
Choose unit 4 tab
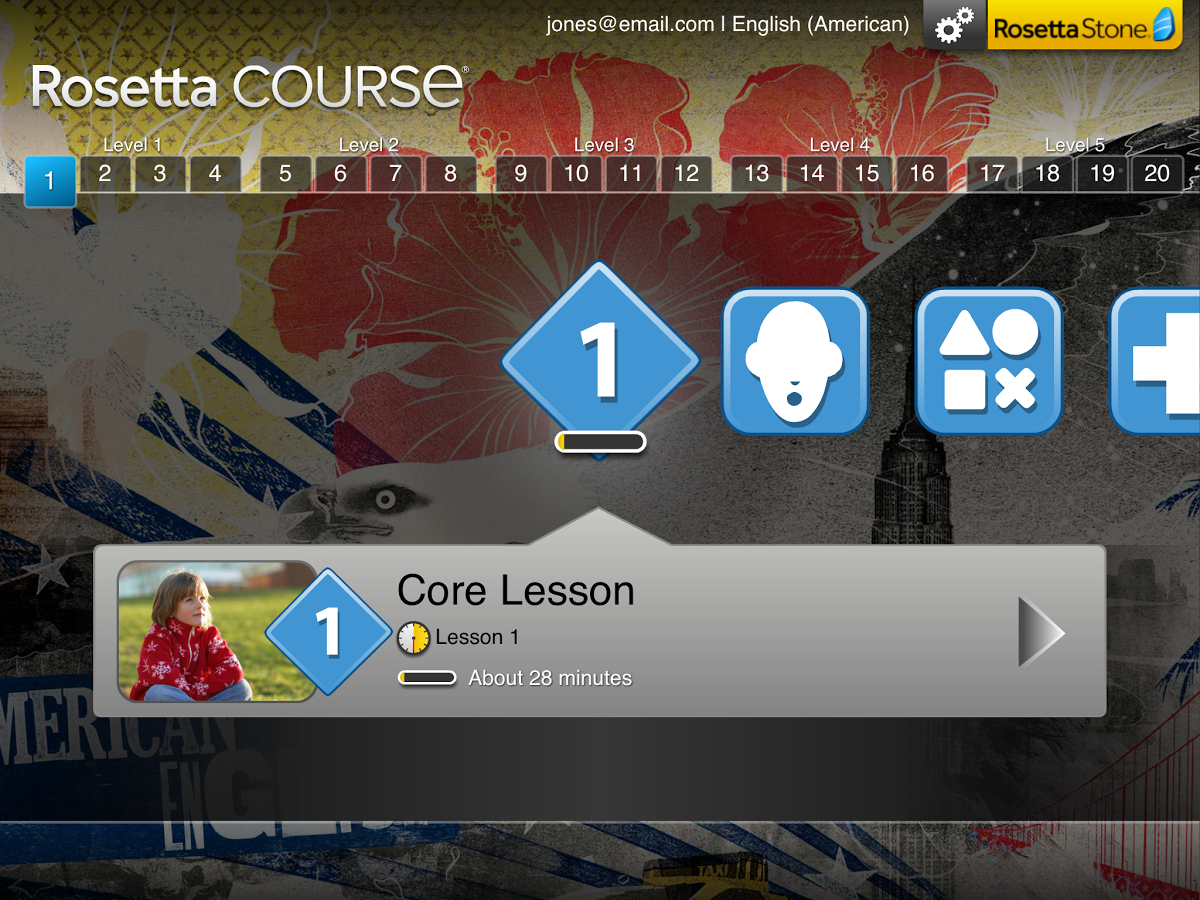[215, 174]
